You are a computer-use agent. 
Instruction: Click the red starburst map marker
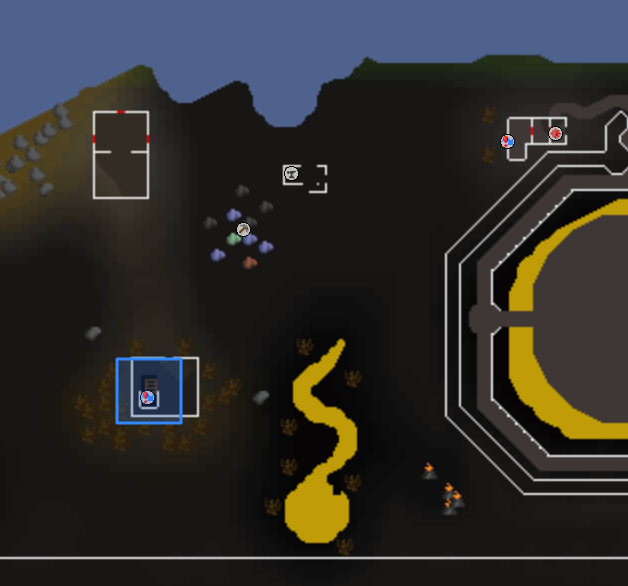tap(555, 133)
